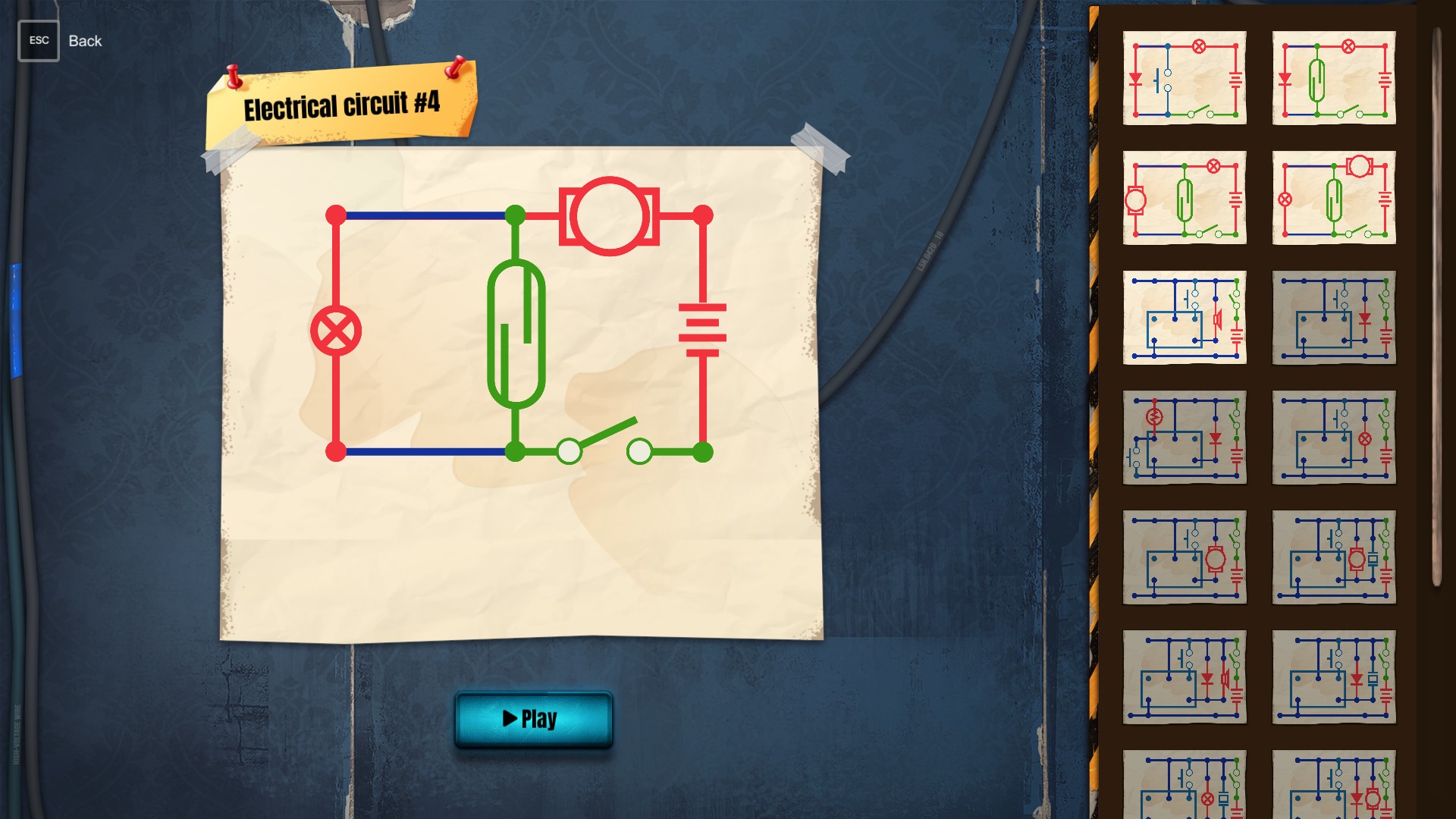This screenshot has width=1456, height=819.
Task: Click the red coil symbol in the relay circuit thumbnail
Action: [x=1155, y=415]
